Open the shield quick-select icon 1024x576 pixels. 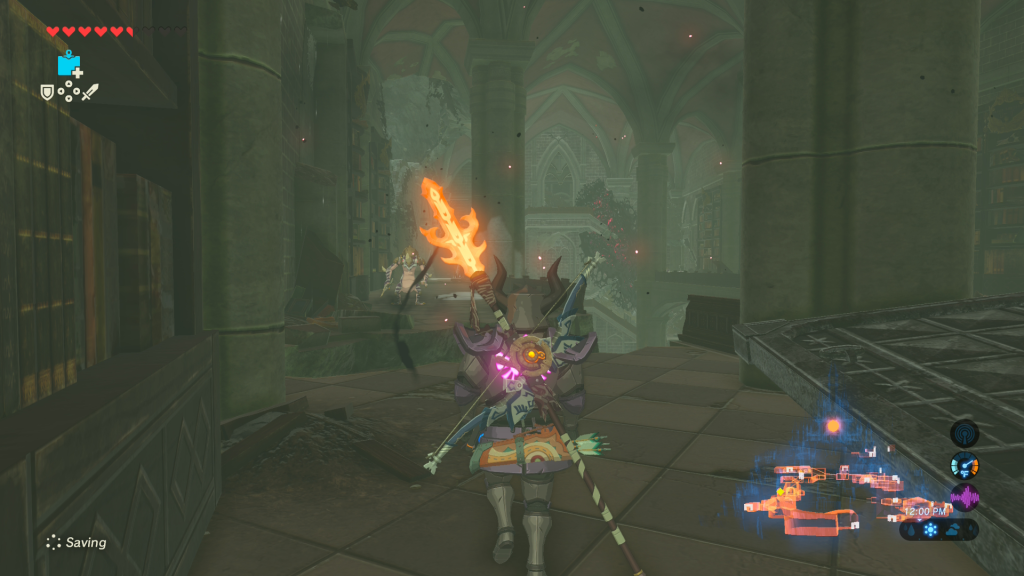(47, 92)
